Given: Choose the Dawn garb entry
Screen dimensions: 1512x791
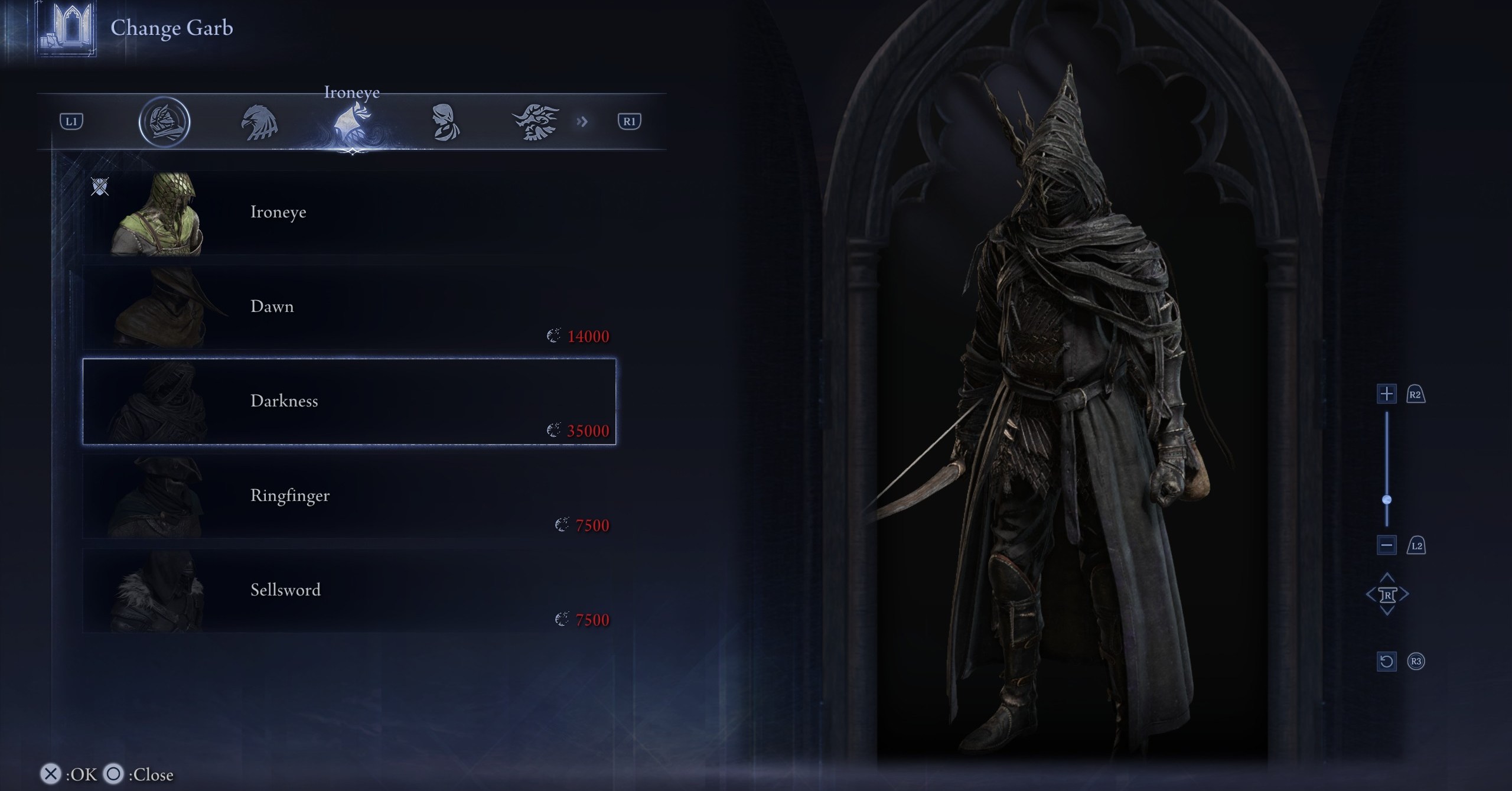Looking at the screenshot, I should click(348, 307).
